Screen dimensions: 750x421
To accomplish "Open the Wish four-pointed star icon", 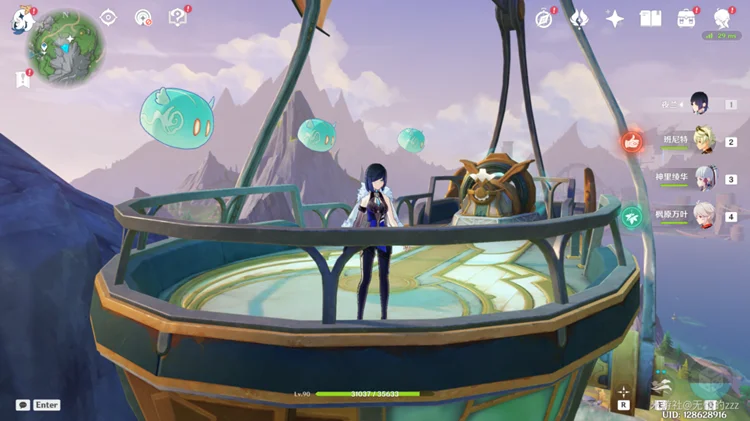I will tap(615, 18).
